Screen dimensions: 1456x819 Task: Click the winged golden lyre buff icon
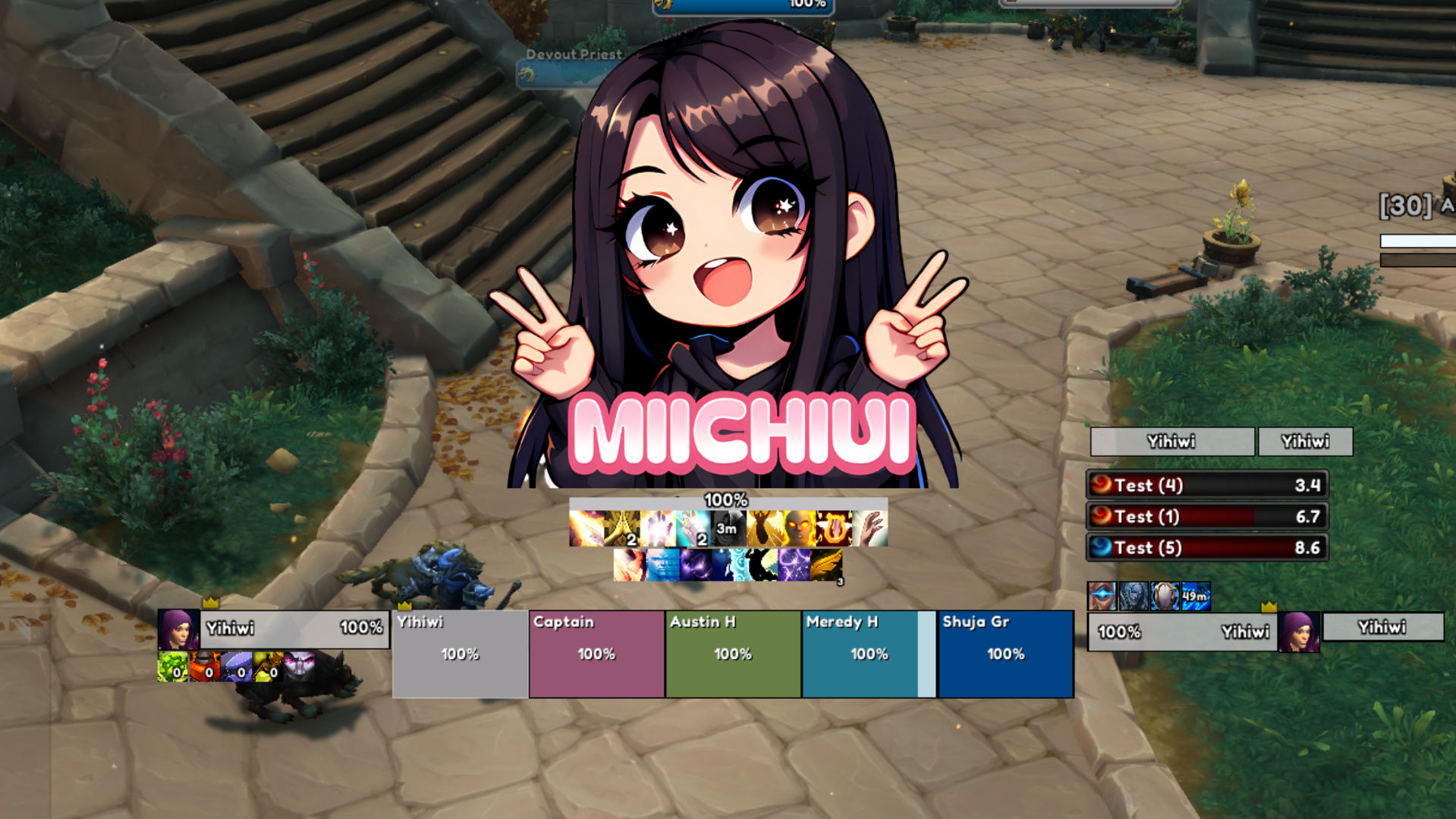(x=834, y=528)
